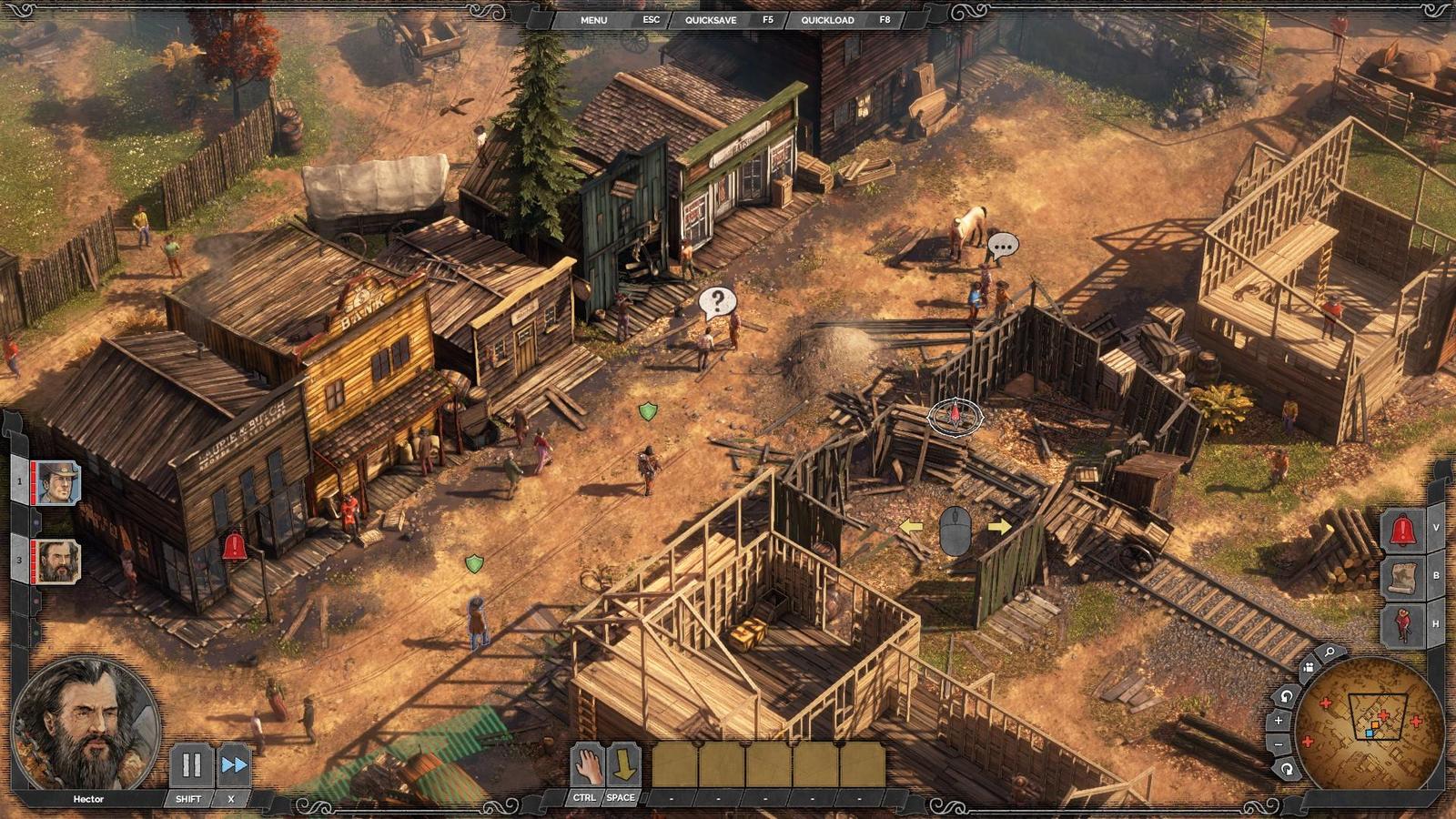Choose the open hand action icon
This screenshot has height=819, width=1456.
pyautogui.click(x=587, y=765)
